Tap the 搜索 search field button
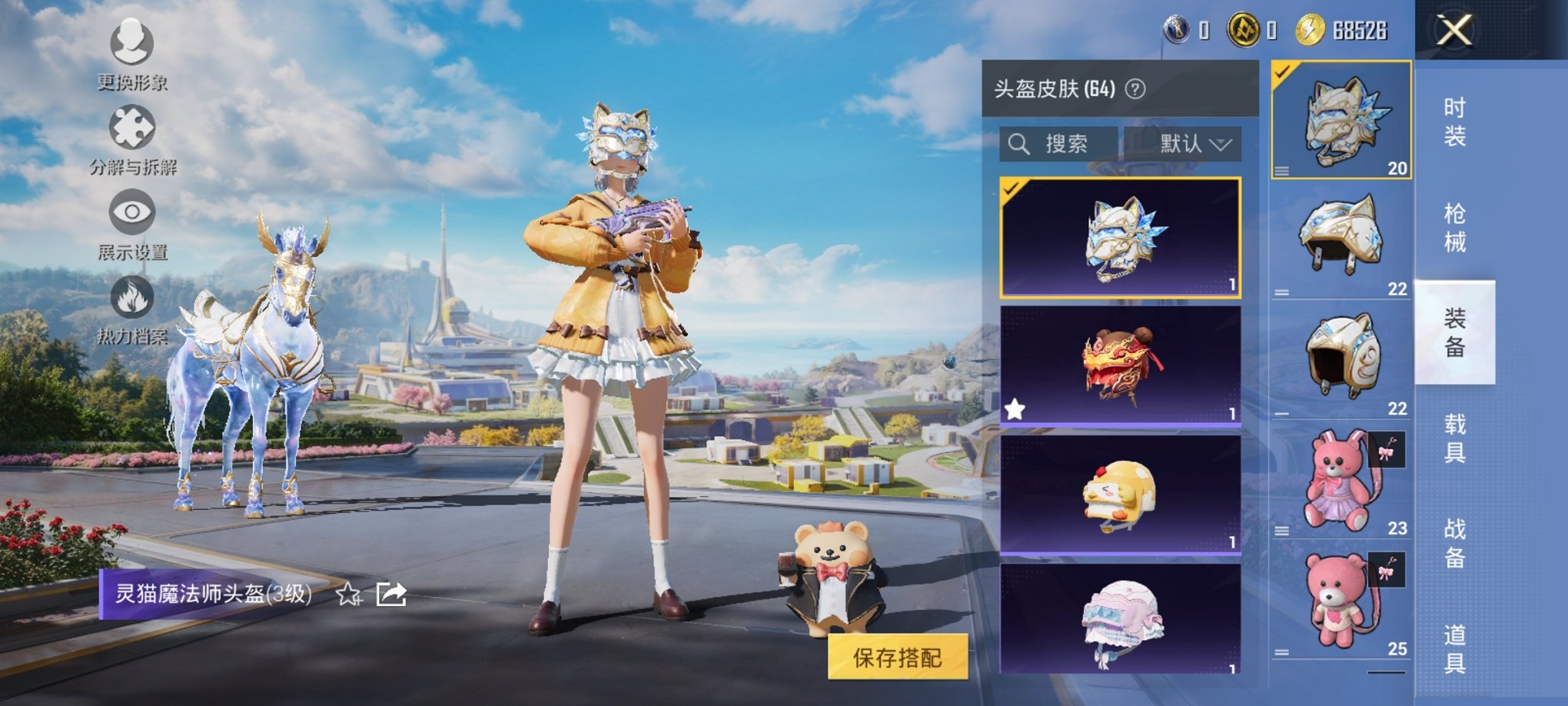The height and width of the screenshot is (706, 1568). 1065,142
